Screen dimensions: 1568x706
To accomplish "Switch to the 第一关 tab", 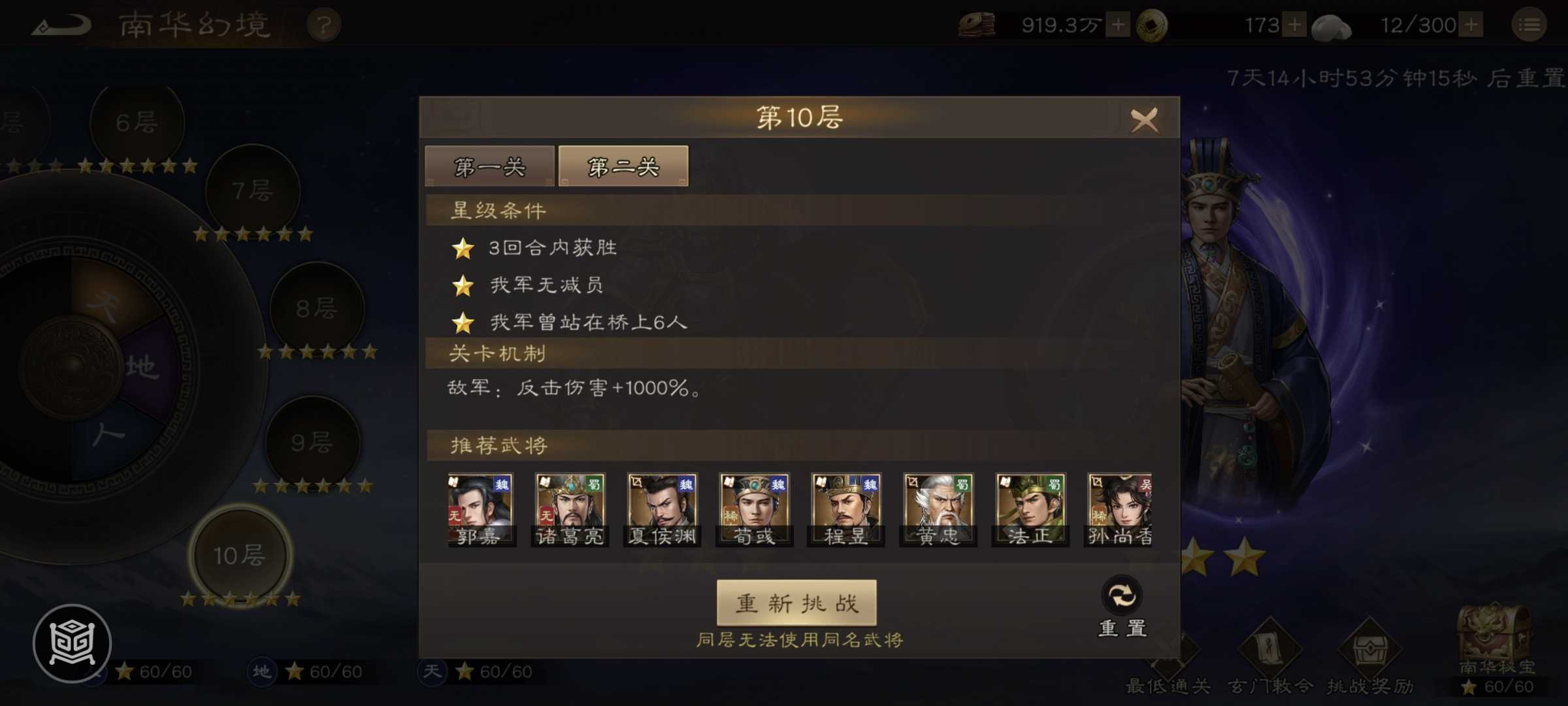I will tap(489, 166).
